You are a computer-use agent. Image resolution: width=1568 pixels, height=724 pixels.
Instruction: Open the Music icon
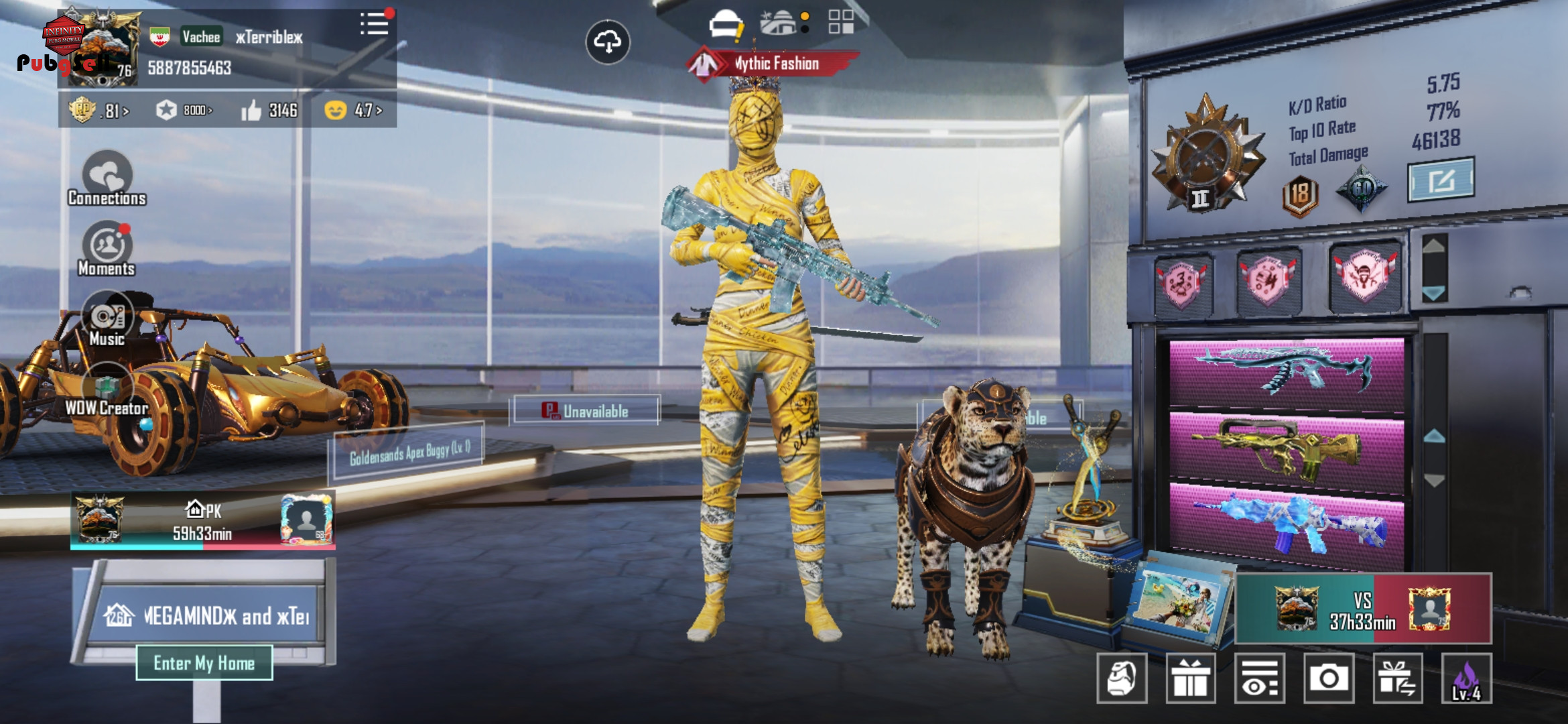point(107,319)
